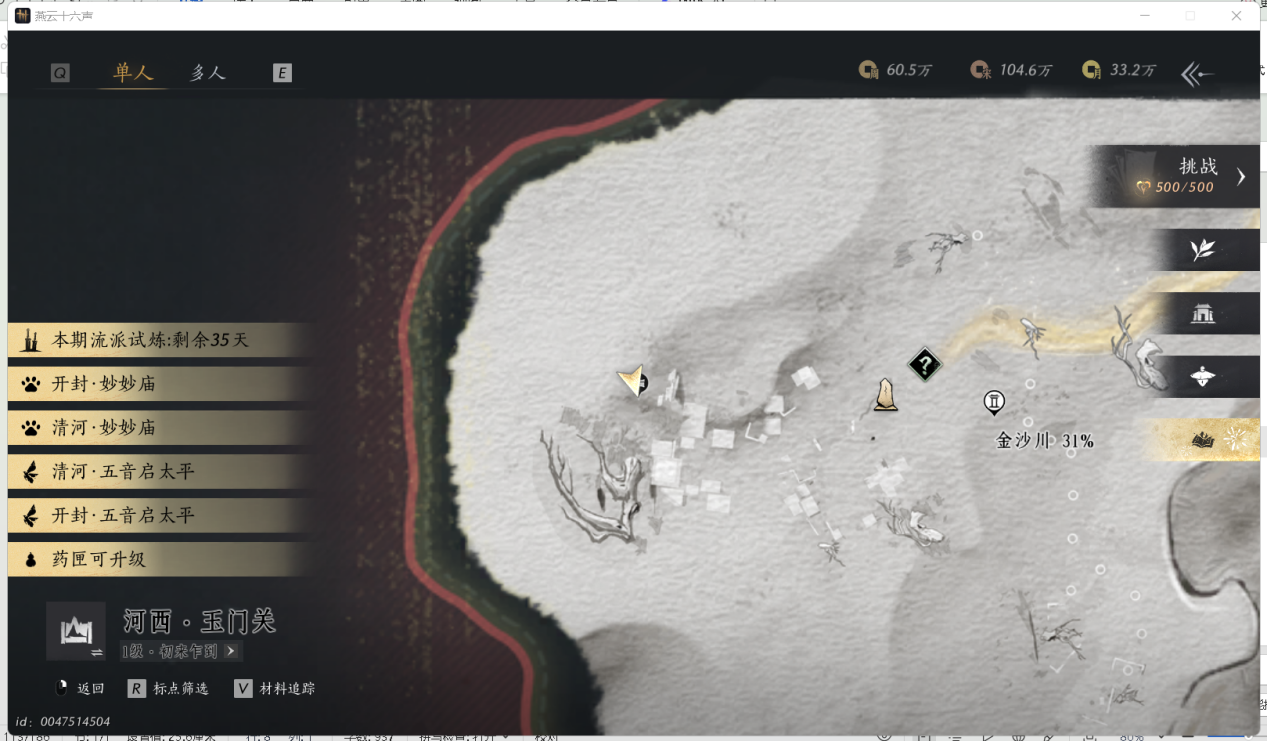Open the 本期流派试炼 trial entry

(150, 340)
